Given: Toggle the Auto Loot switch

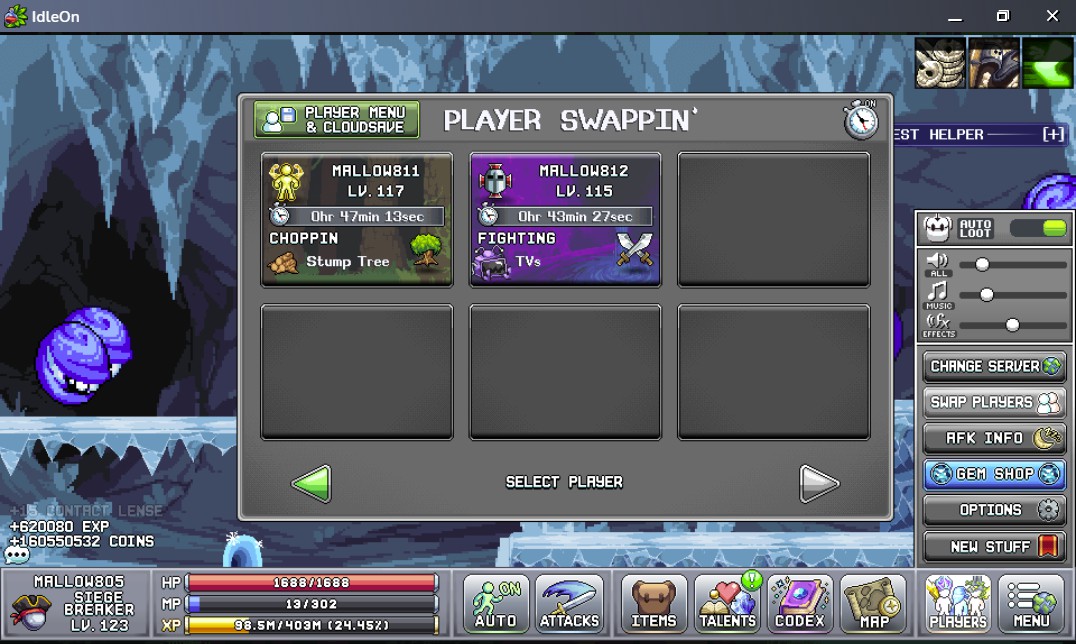Looking at the screenshot, I should tap(1041, 229).
